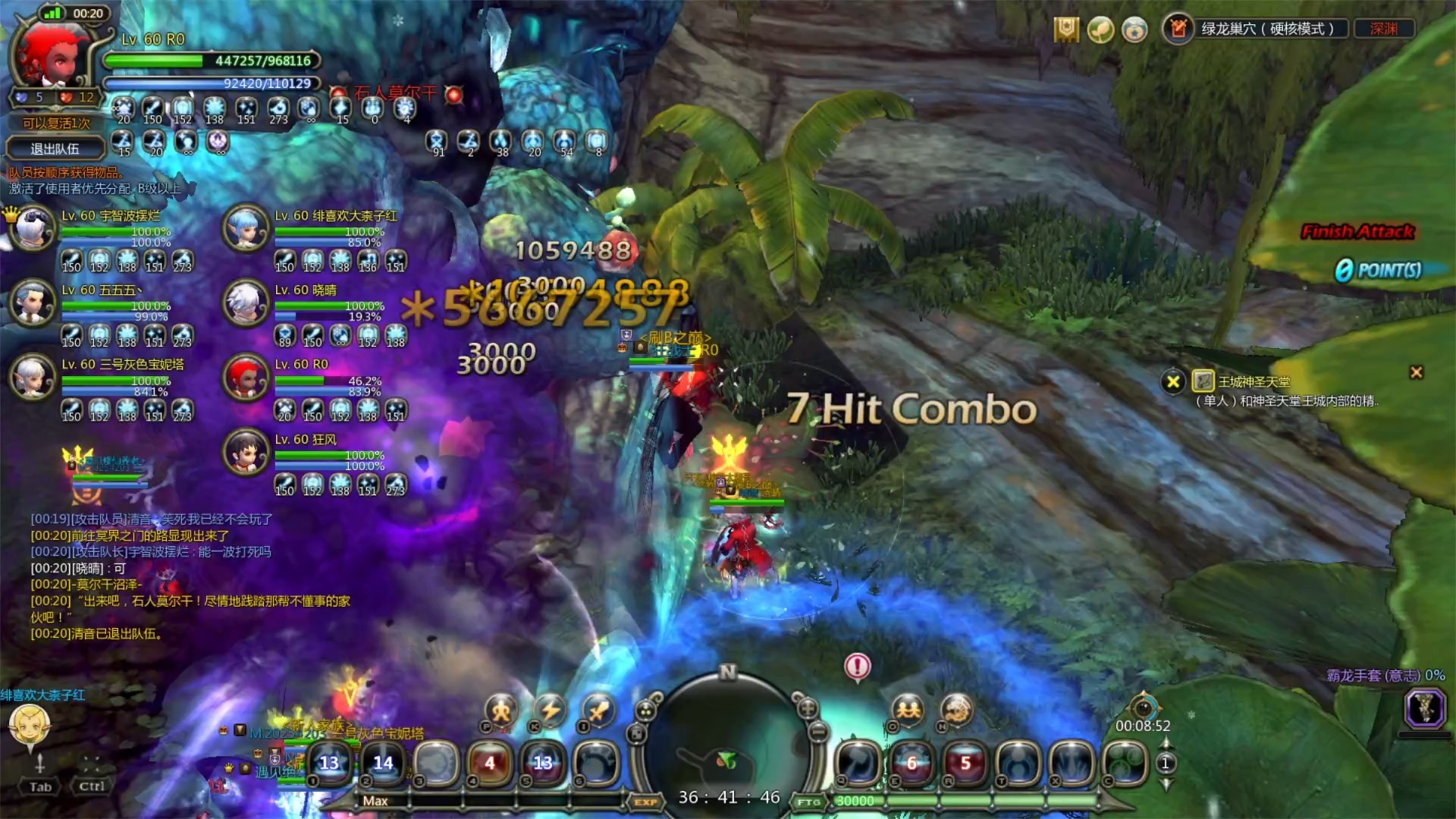
Task: Open the three-people community icon
Action: (x=908, y=711)
